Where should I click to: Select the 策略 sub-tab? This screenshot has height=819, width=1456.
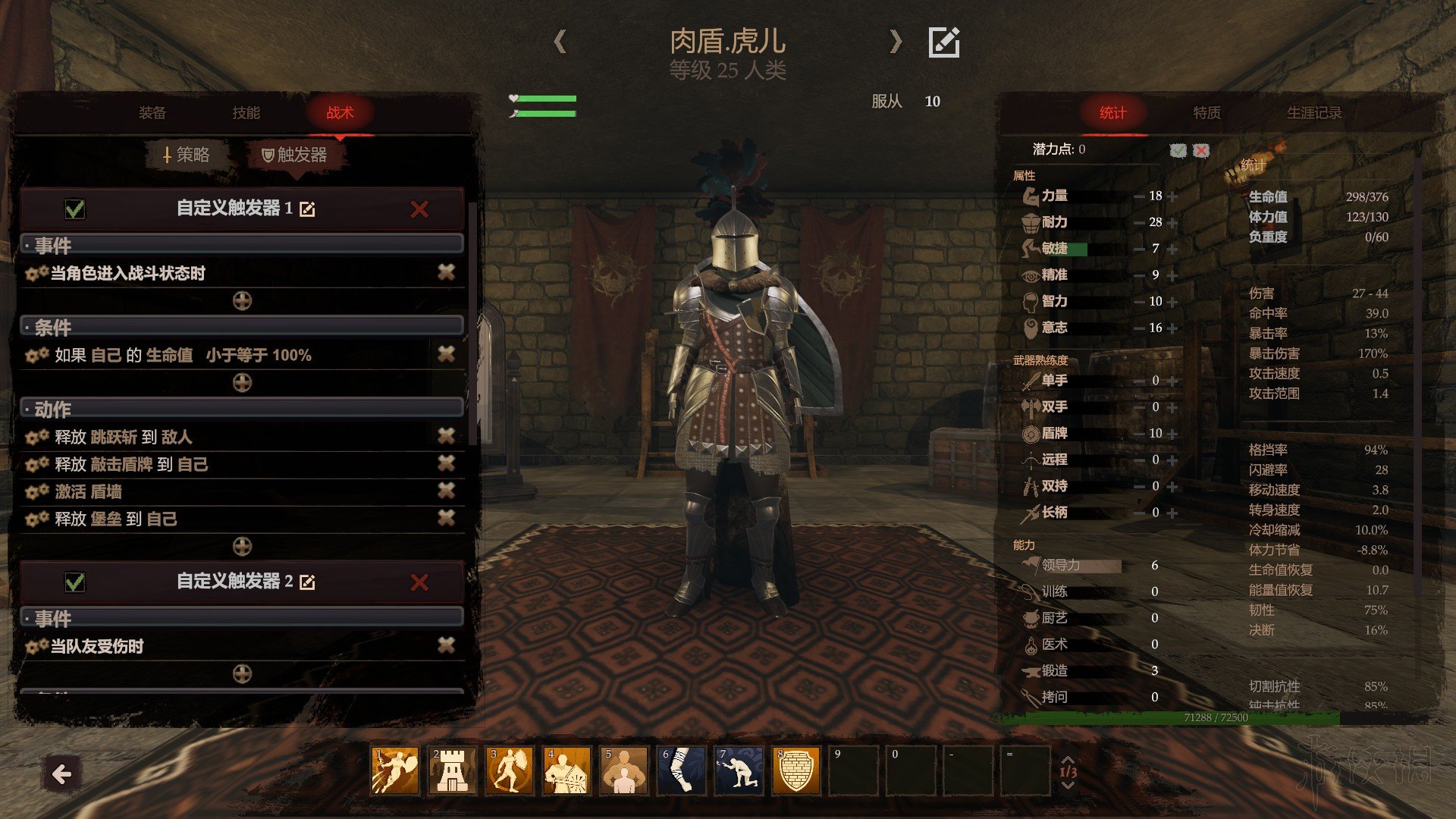pyautogui.click(x=187, y=155)
